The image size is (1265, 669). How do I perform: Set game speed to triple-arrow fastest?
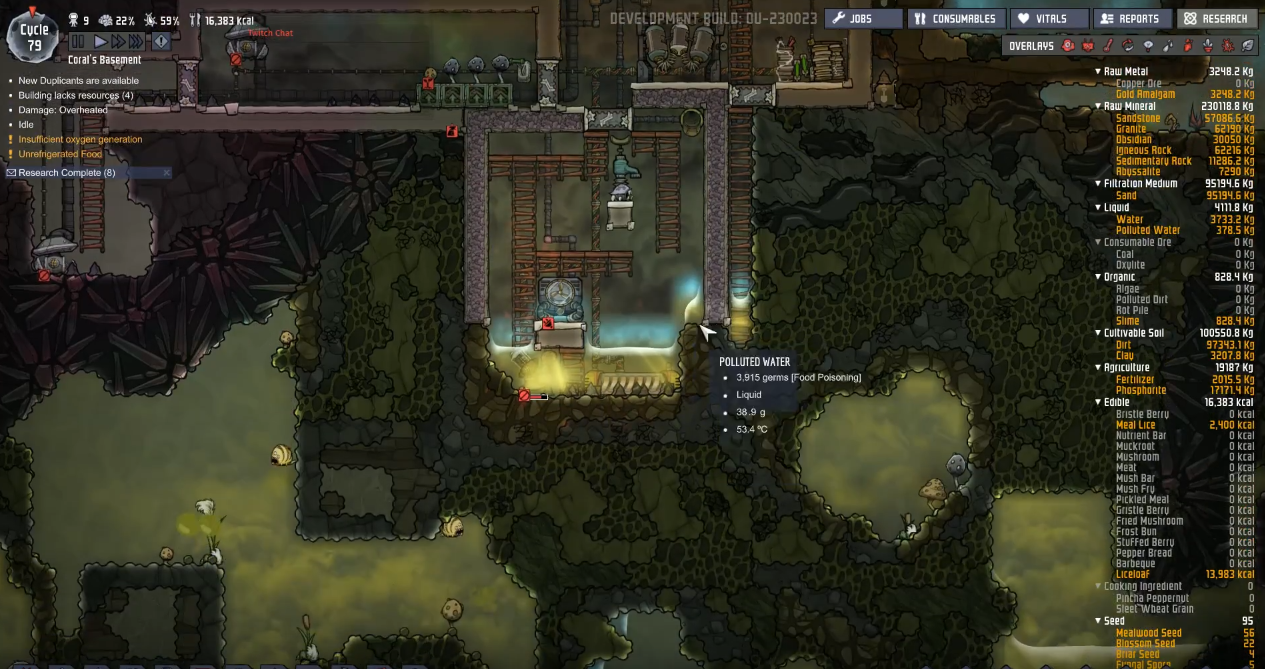pos(137,42)
